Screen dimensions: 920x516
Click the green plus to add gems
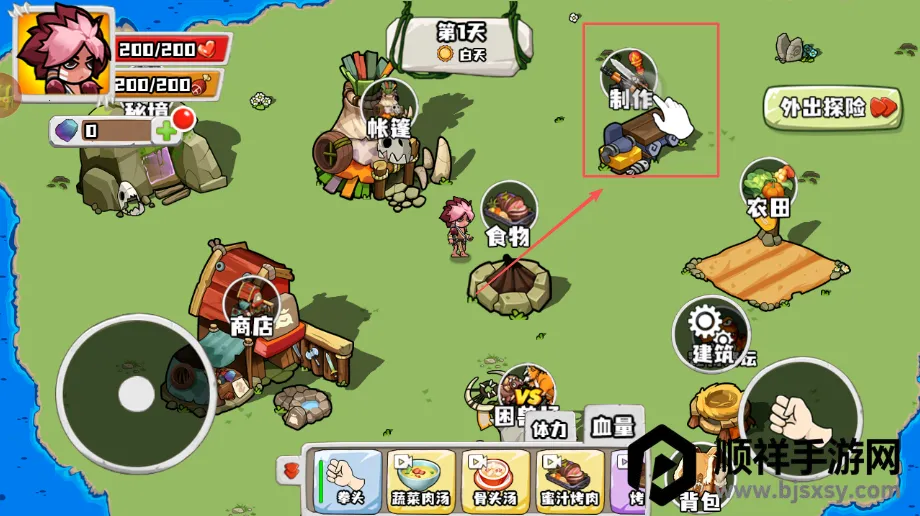(x=166, y=131)
